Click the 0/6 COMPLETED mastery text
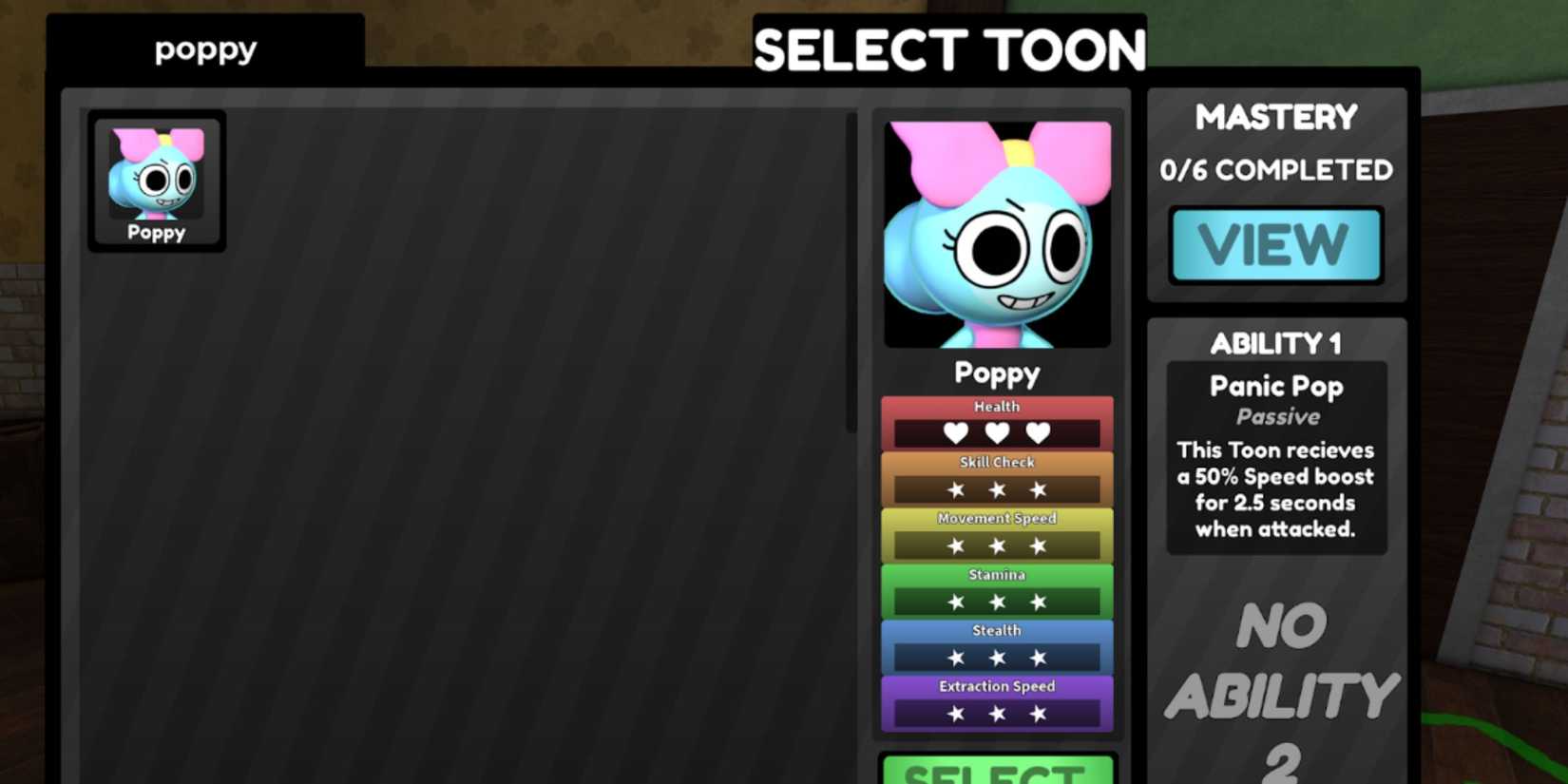 1276,169
